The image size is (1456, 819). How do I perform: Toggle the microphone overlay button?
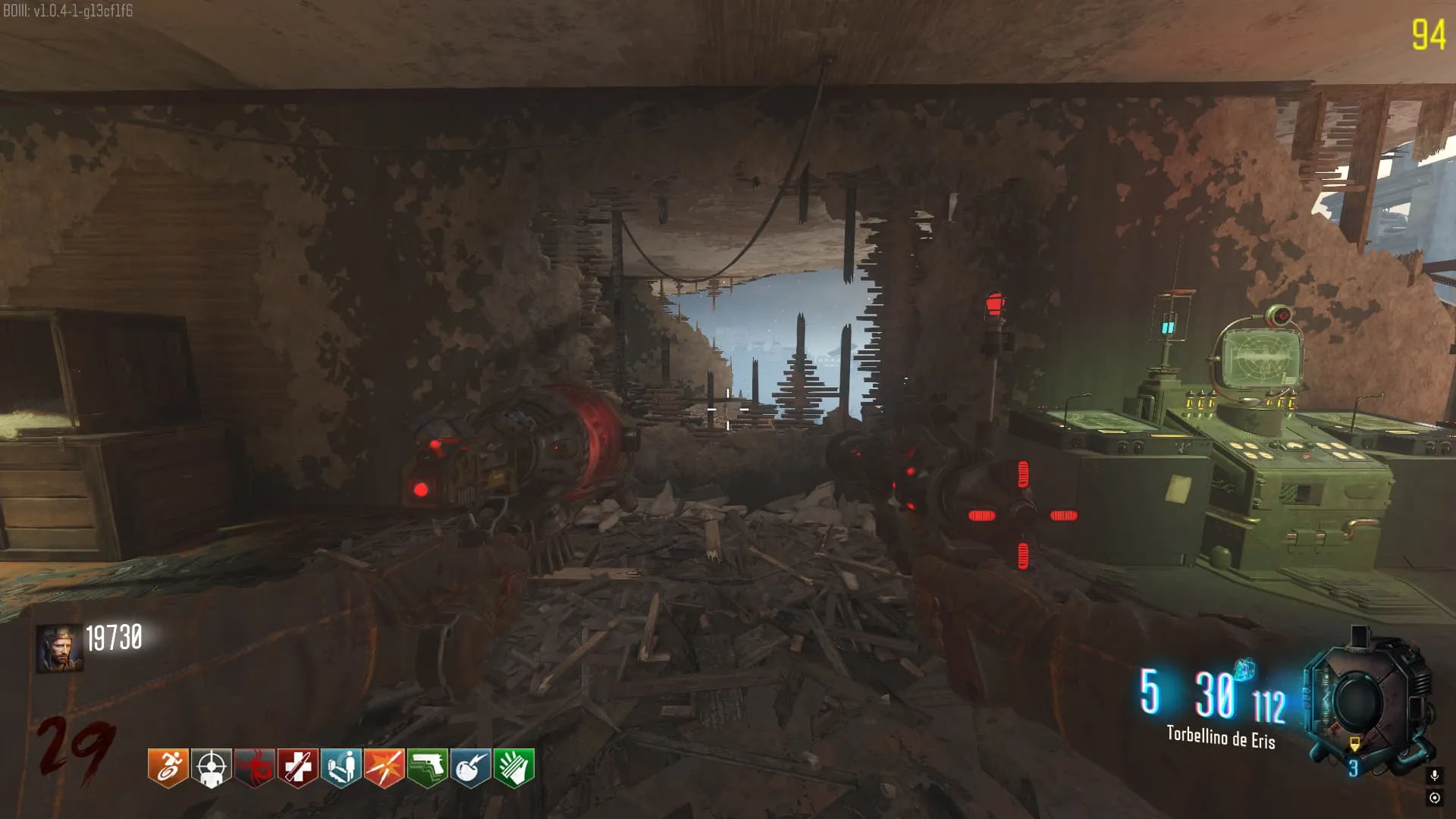point(1434,775)
